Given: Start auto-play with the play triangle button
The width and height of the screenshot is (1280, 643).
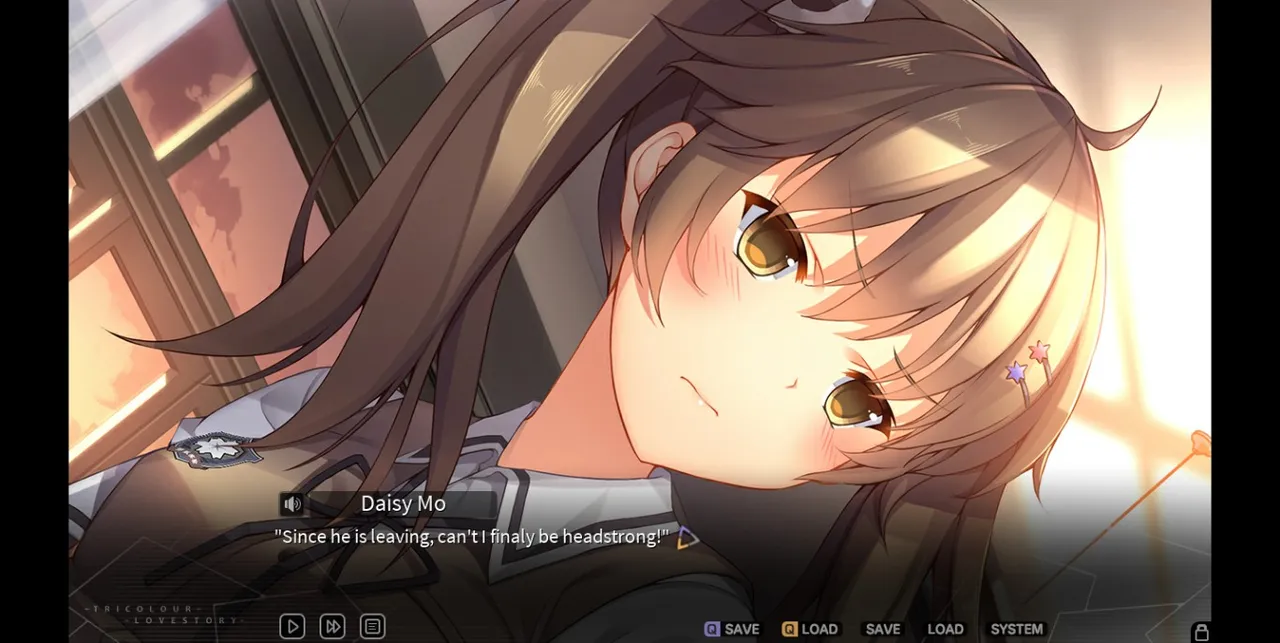Looking at the screenshot, I should [x=292, y=627].
